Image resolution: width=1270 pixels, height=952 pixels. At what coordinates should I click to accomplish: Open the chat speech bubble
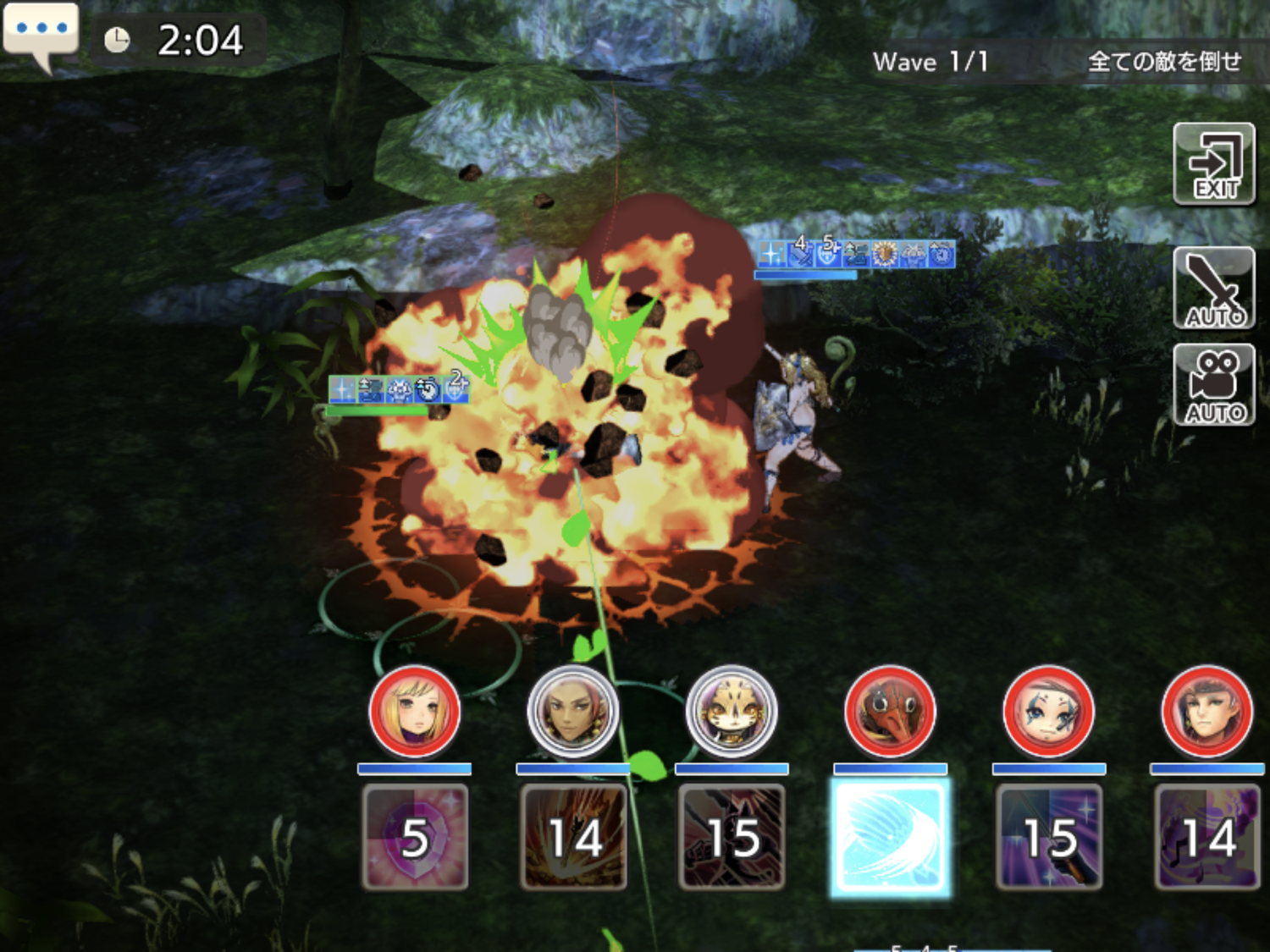[x=41, y=32]
